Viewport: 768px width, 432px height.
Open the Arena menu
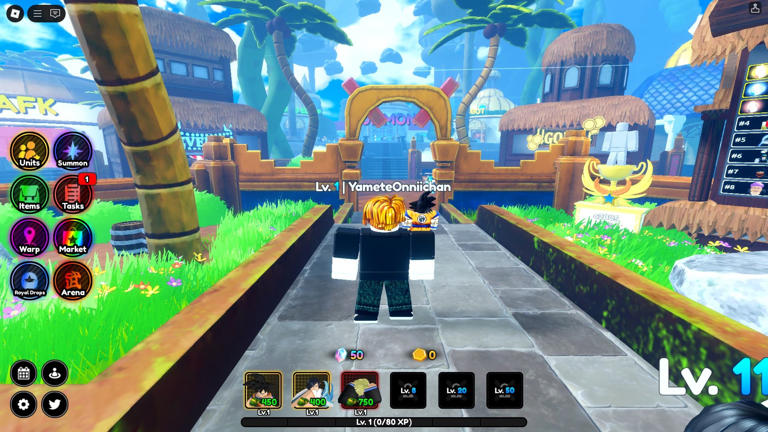(x=72, y=281)
